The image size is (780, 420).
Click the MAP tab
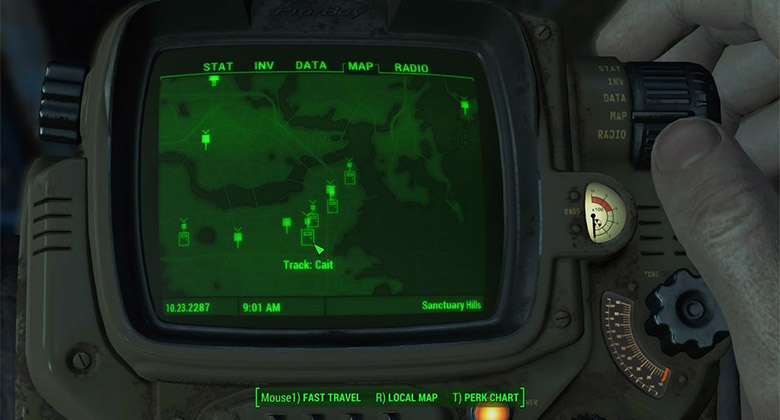point(360,67)
